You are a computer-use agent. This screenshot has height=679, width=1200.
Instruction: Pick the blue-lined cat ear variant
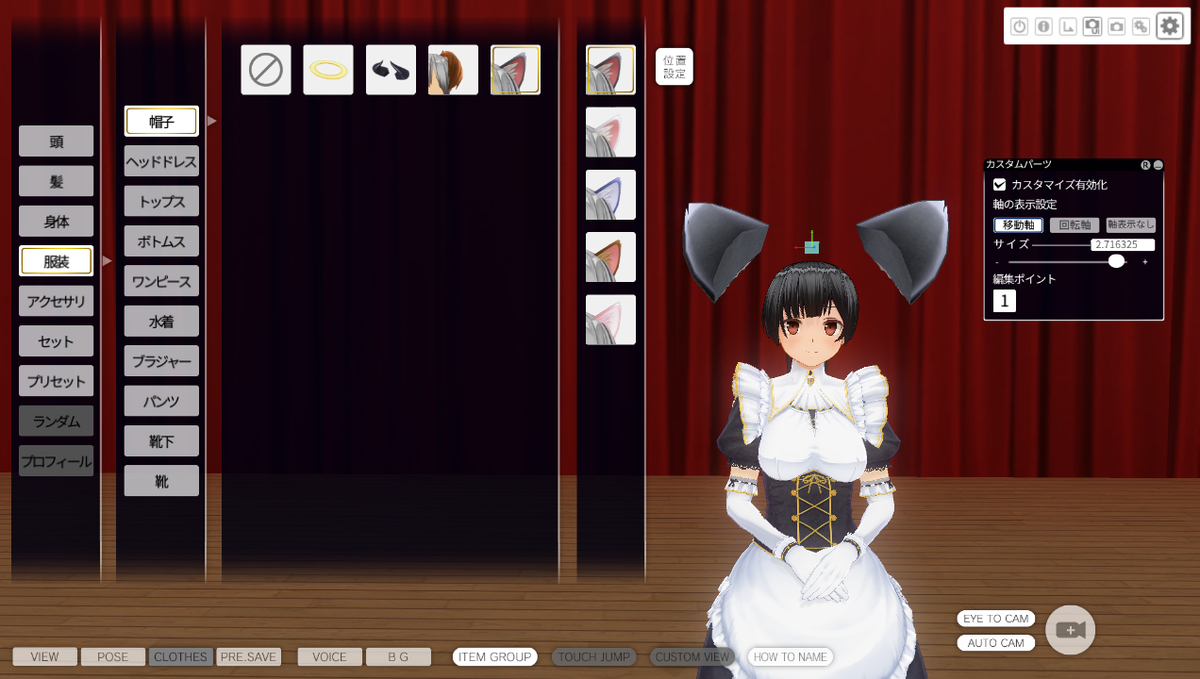coord(611,195)
